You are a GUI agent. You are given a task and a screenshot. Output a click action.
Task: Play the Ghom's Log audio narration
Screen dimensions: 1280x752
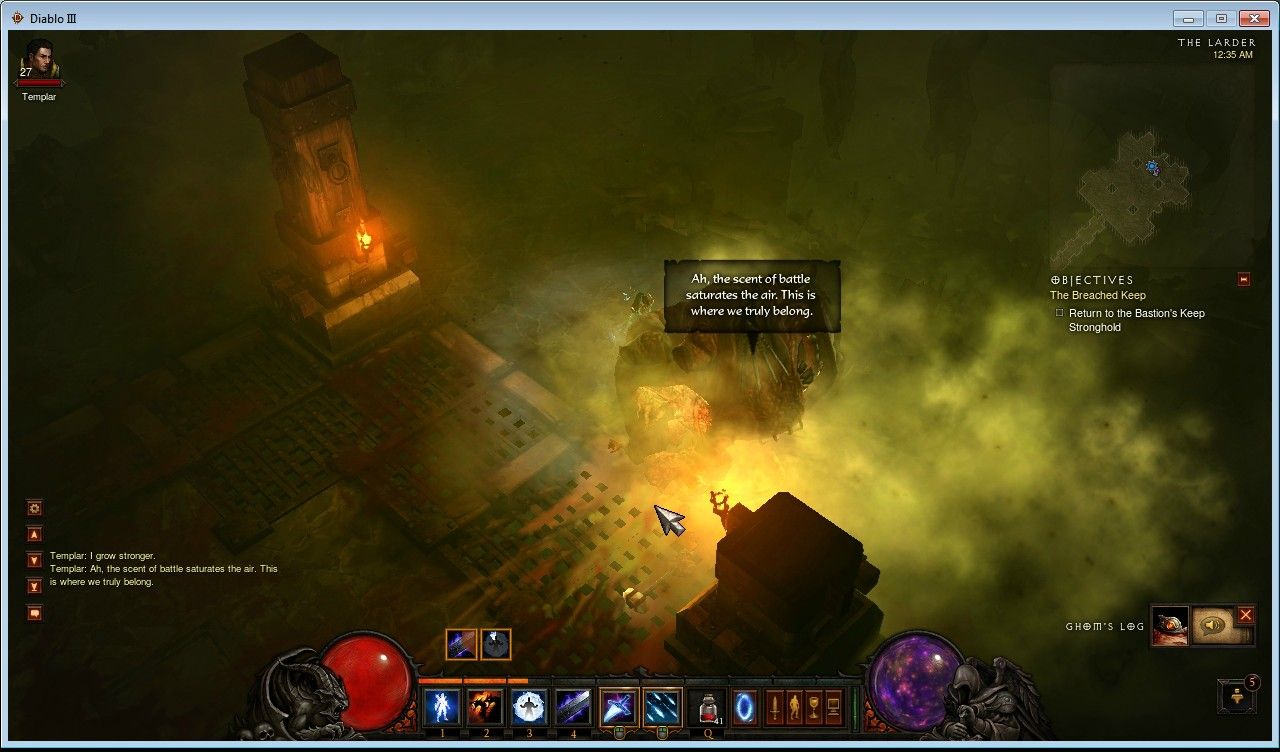tap(1210, 624)
